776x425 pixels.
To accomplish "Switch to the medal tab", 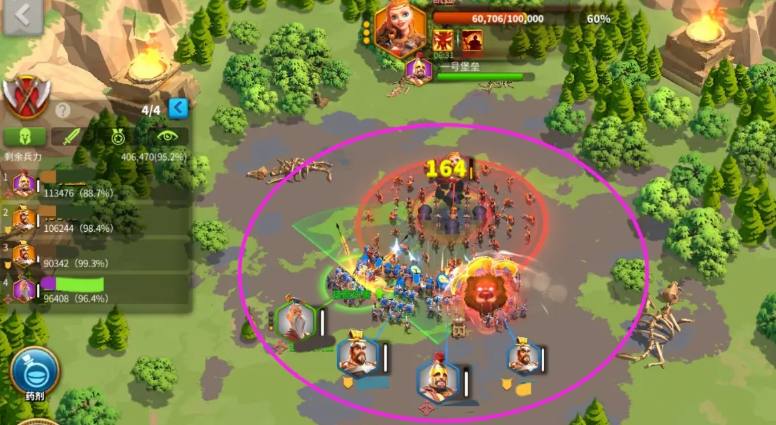I will [117, 136].
